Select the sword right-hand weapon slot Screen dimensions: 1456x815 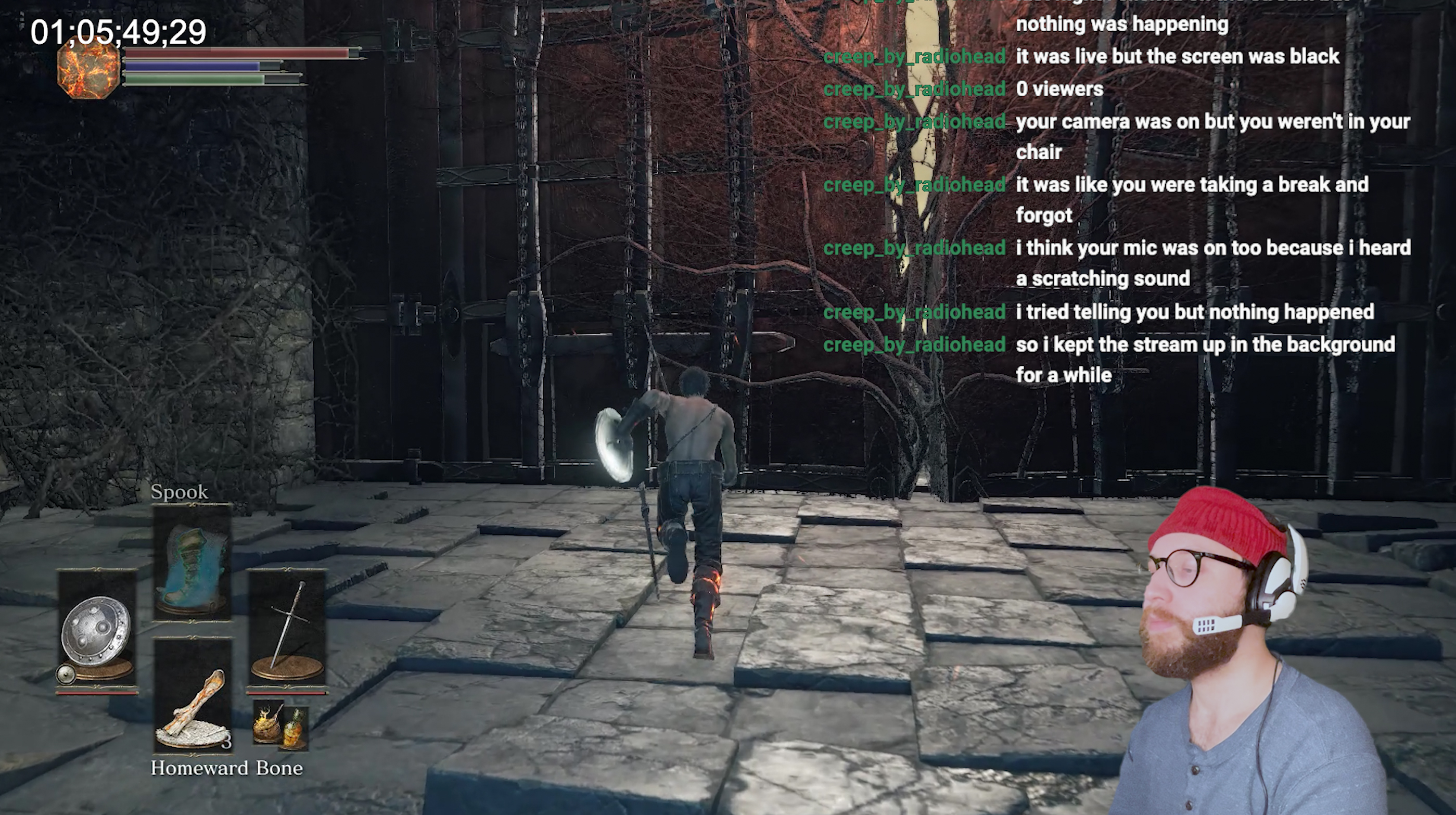(x=287, y=631)
